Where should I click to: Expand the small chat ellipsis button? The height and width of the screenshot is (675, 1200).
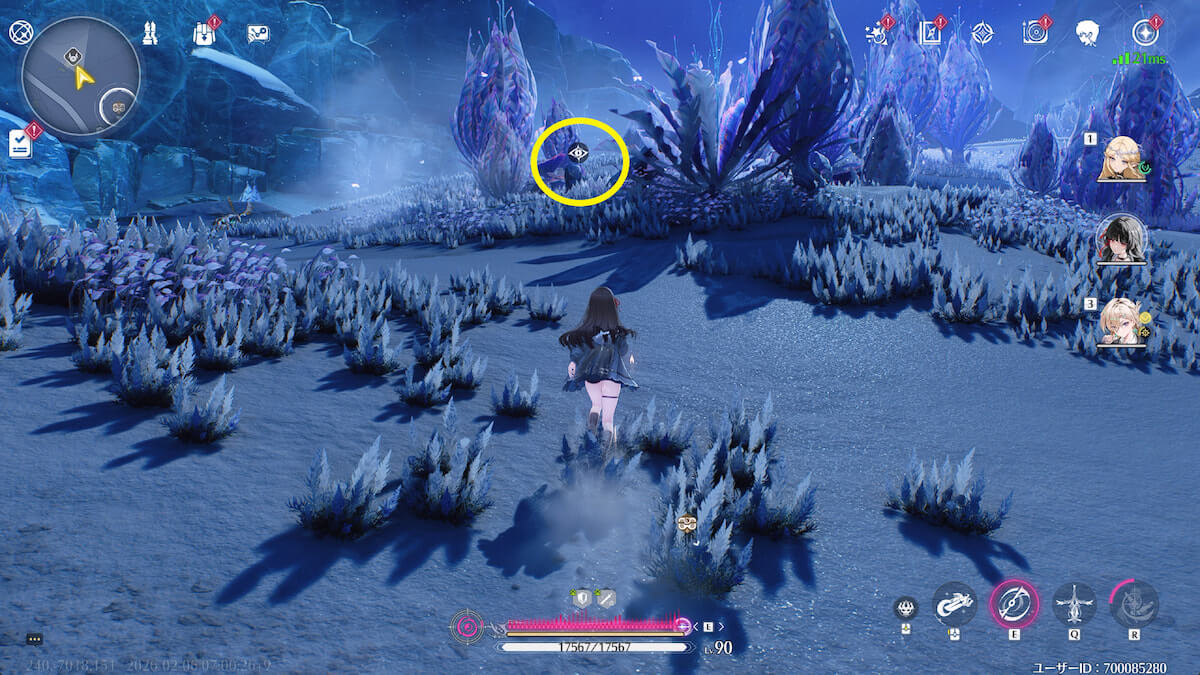click(x=34, y=638)
